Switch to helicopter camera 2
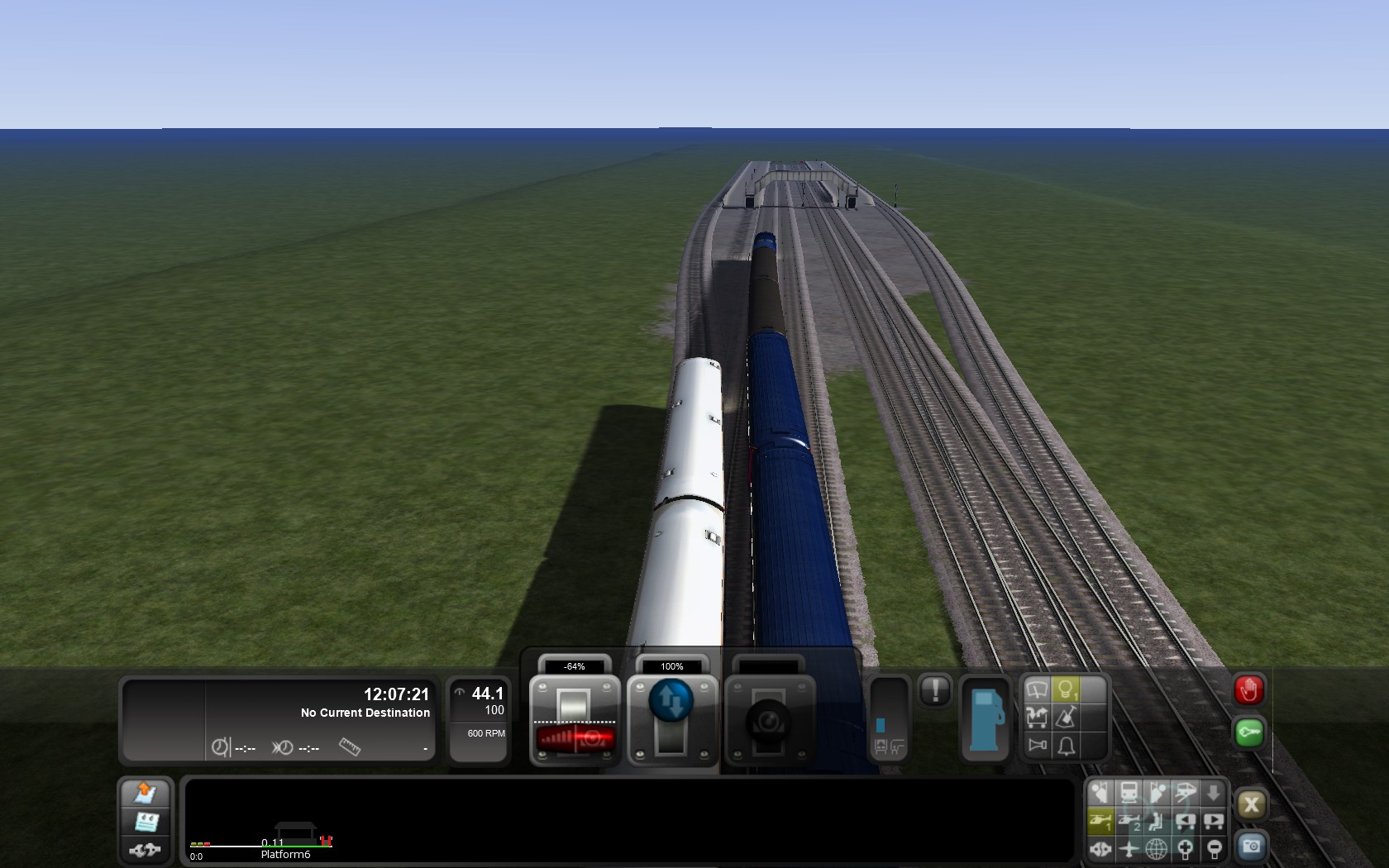This screenshot has width=1389, height=868. pos(1129,821)
